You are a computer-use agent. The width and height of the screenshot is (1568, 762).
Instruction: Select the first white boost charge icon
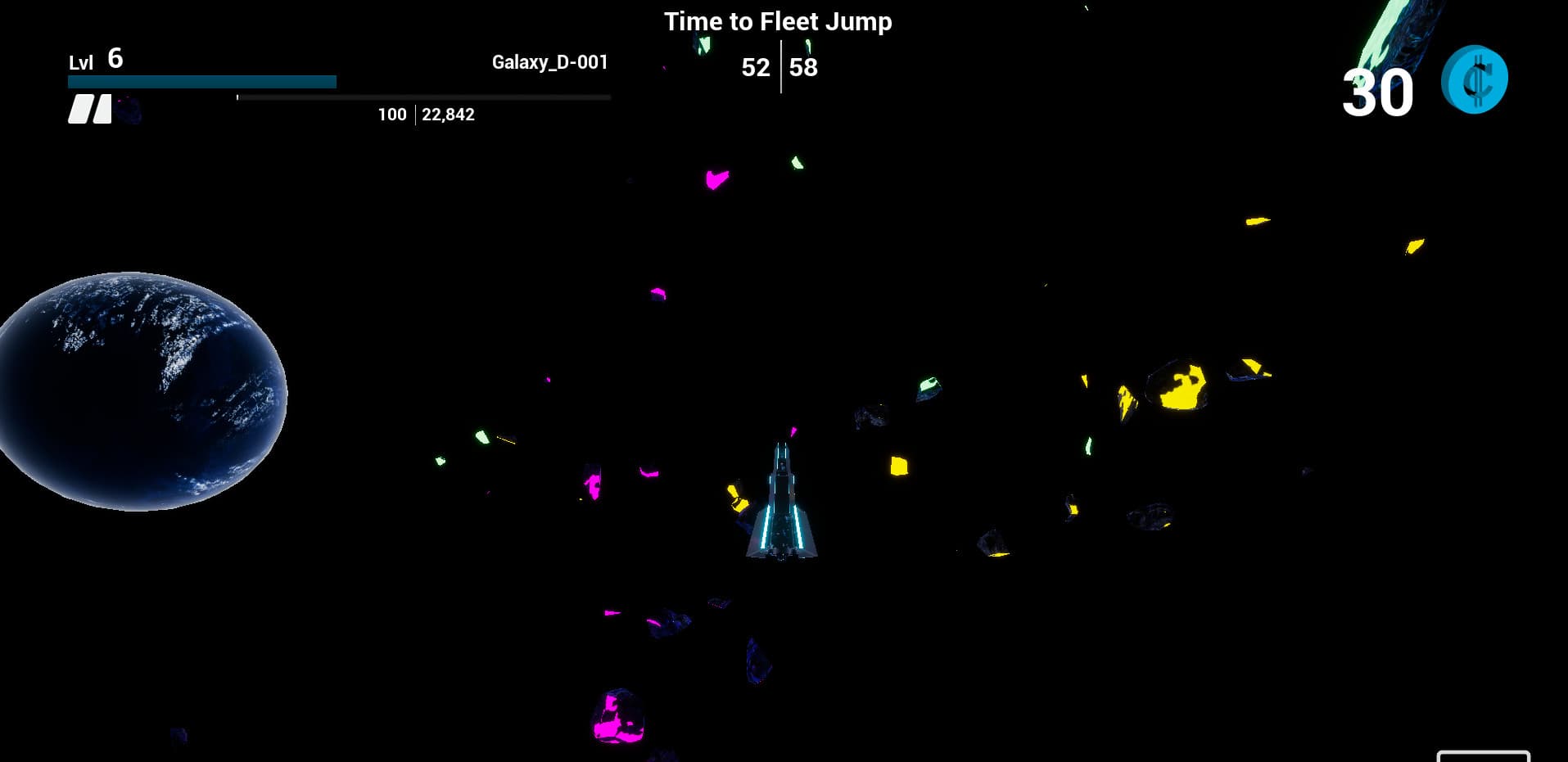pos(79,109)
